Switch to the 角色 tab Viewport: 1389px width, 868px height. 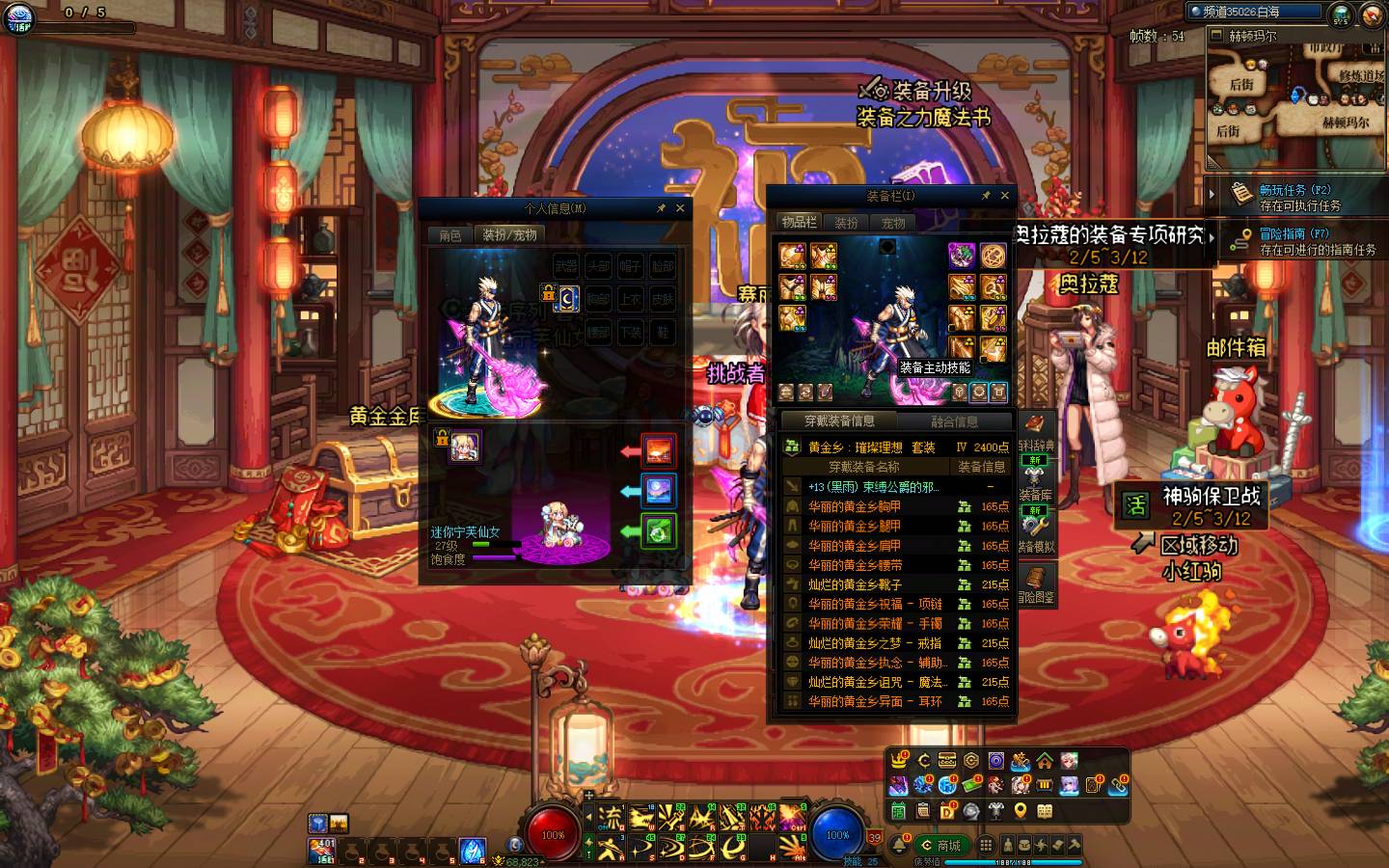pyautogui.click(x=450, y=235)
